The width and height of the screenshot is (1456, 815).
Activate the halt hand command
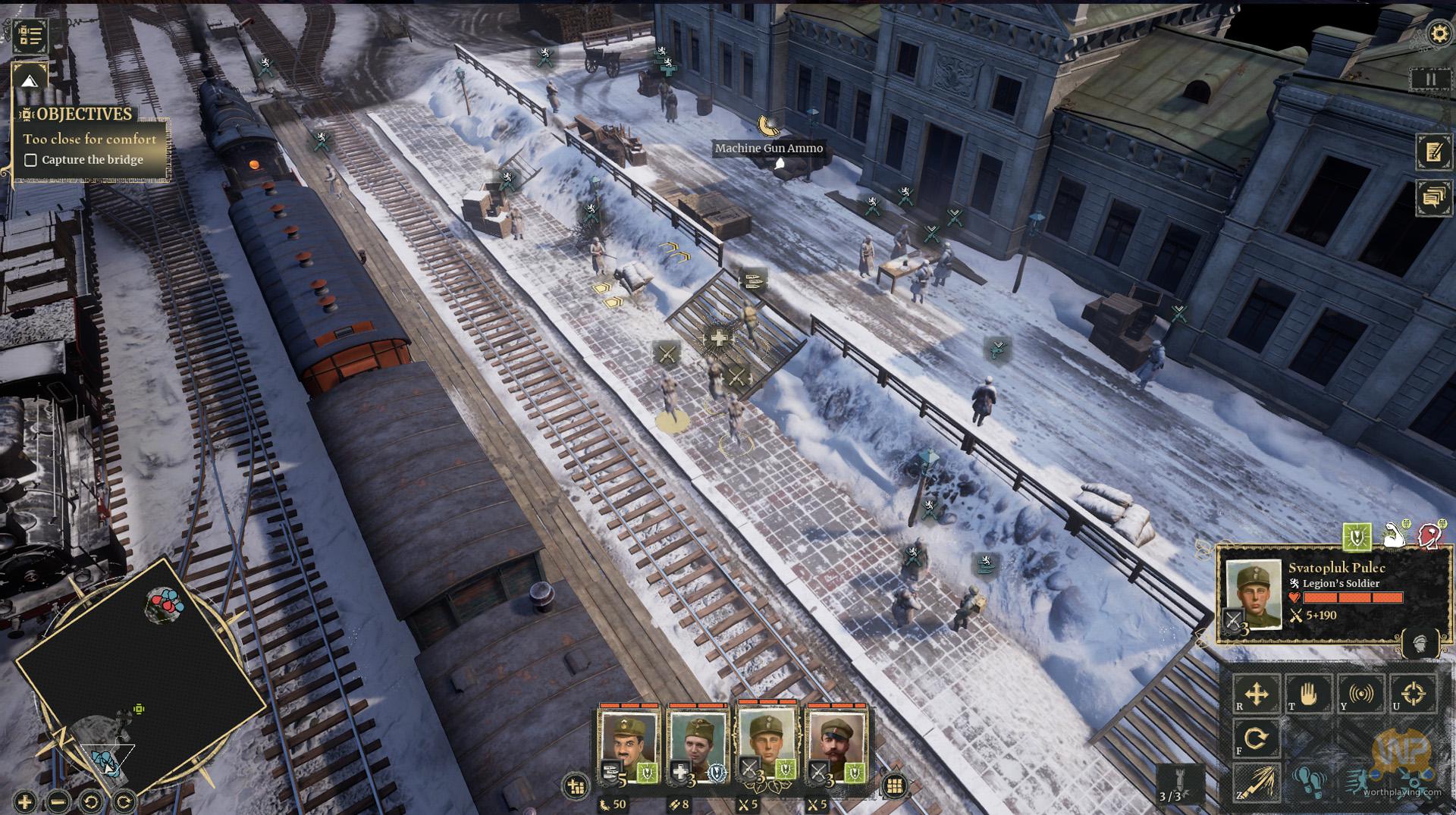[1308, 694]
